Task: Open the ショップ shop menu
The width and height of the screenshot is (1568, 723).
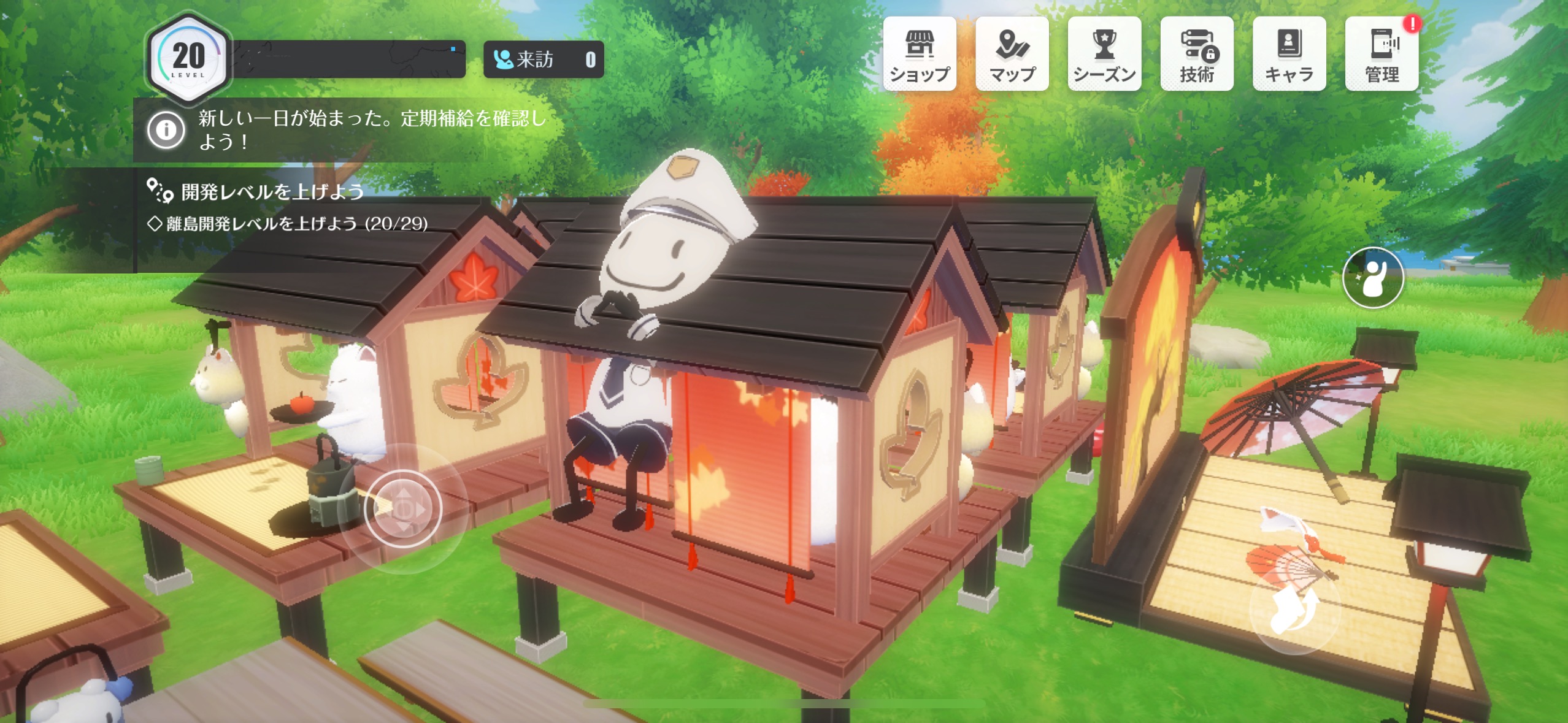Action: [920, 55]
